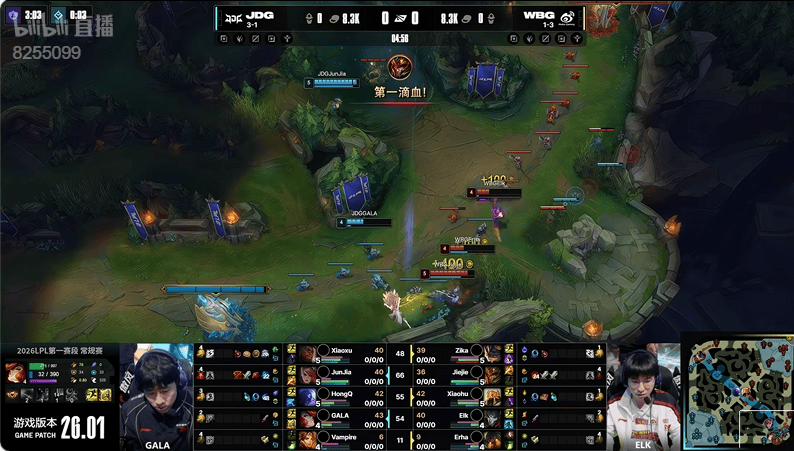Select Xiaoxu's scoreboard champion portrait
The image size is (794, 451).
click(307, 353)
